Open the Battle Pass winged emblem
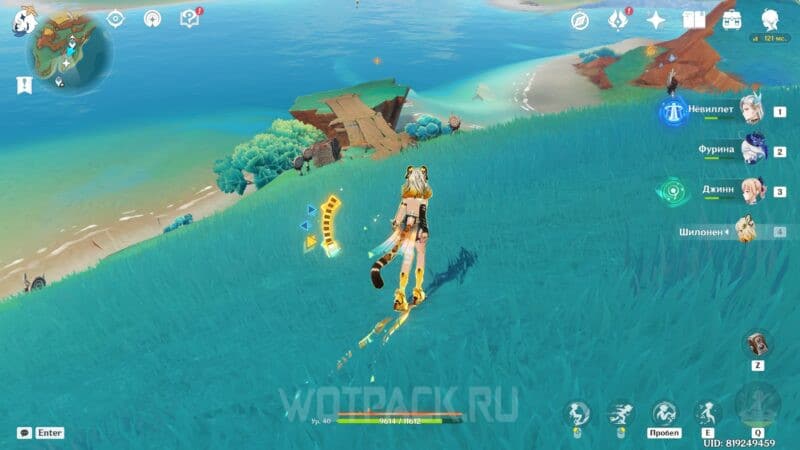 pos(618,20)
